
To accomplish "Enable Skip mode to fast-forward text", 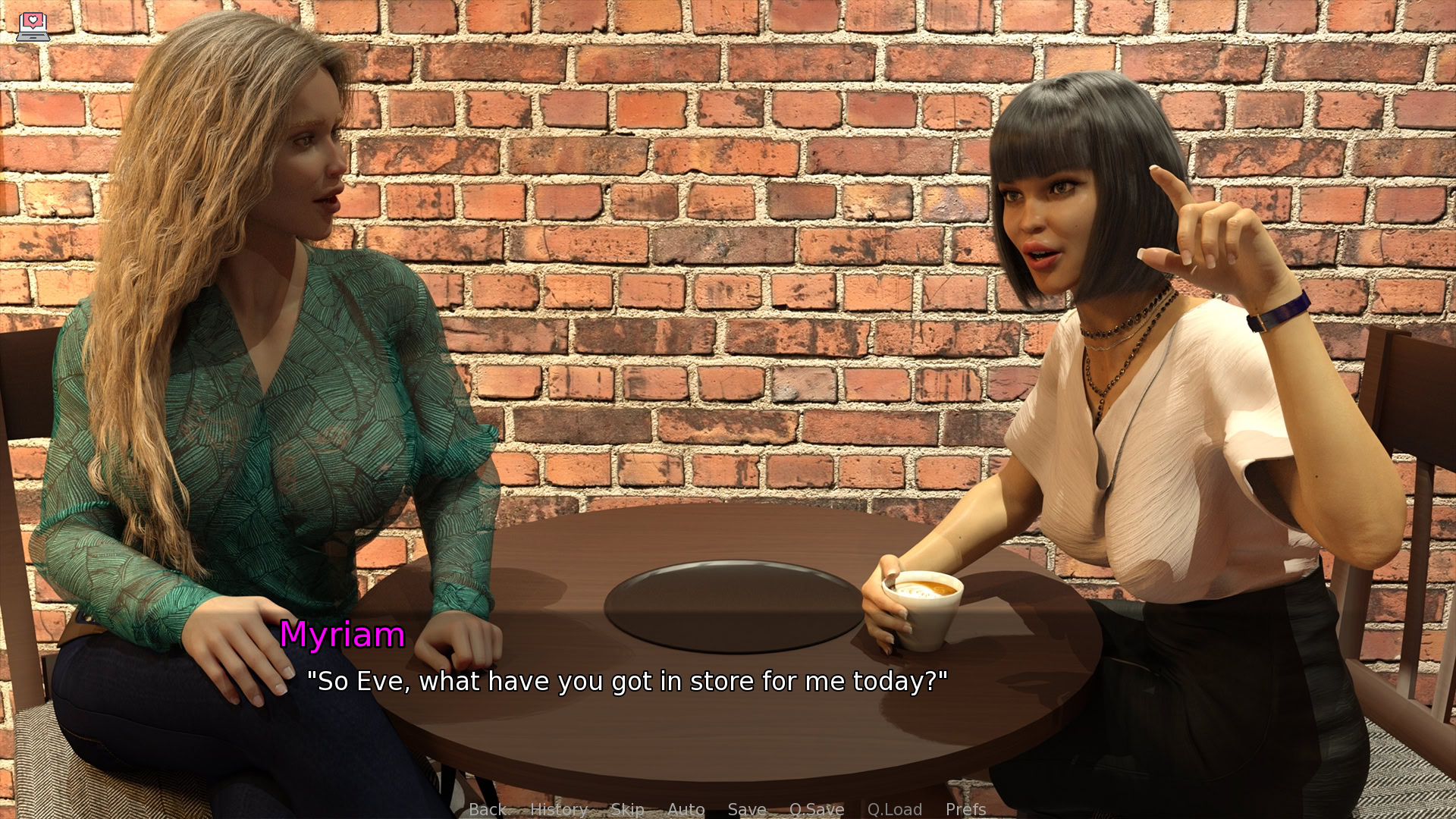I will click(x=627, y=809).
